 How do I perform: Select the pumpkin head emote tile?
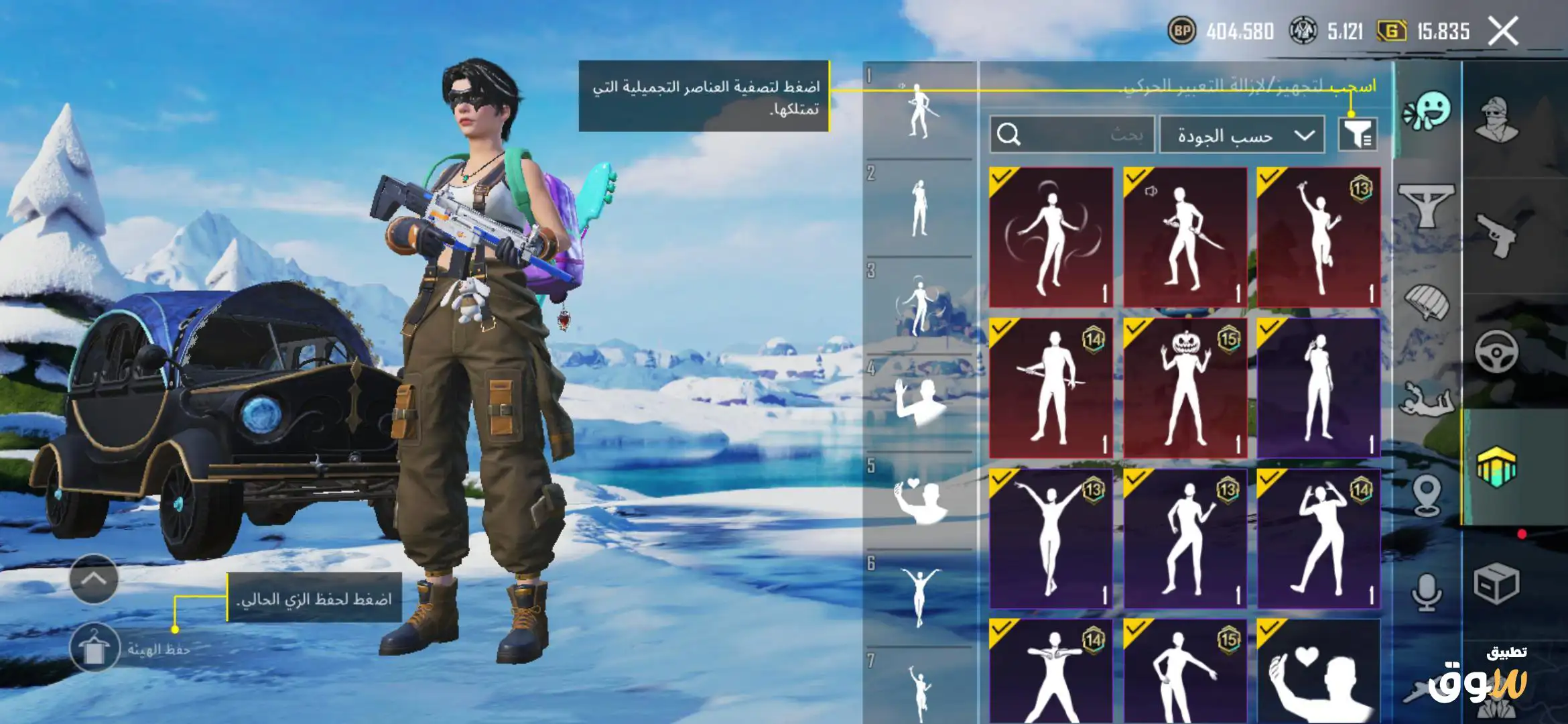(x=1185, y=388)
